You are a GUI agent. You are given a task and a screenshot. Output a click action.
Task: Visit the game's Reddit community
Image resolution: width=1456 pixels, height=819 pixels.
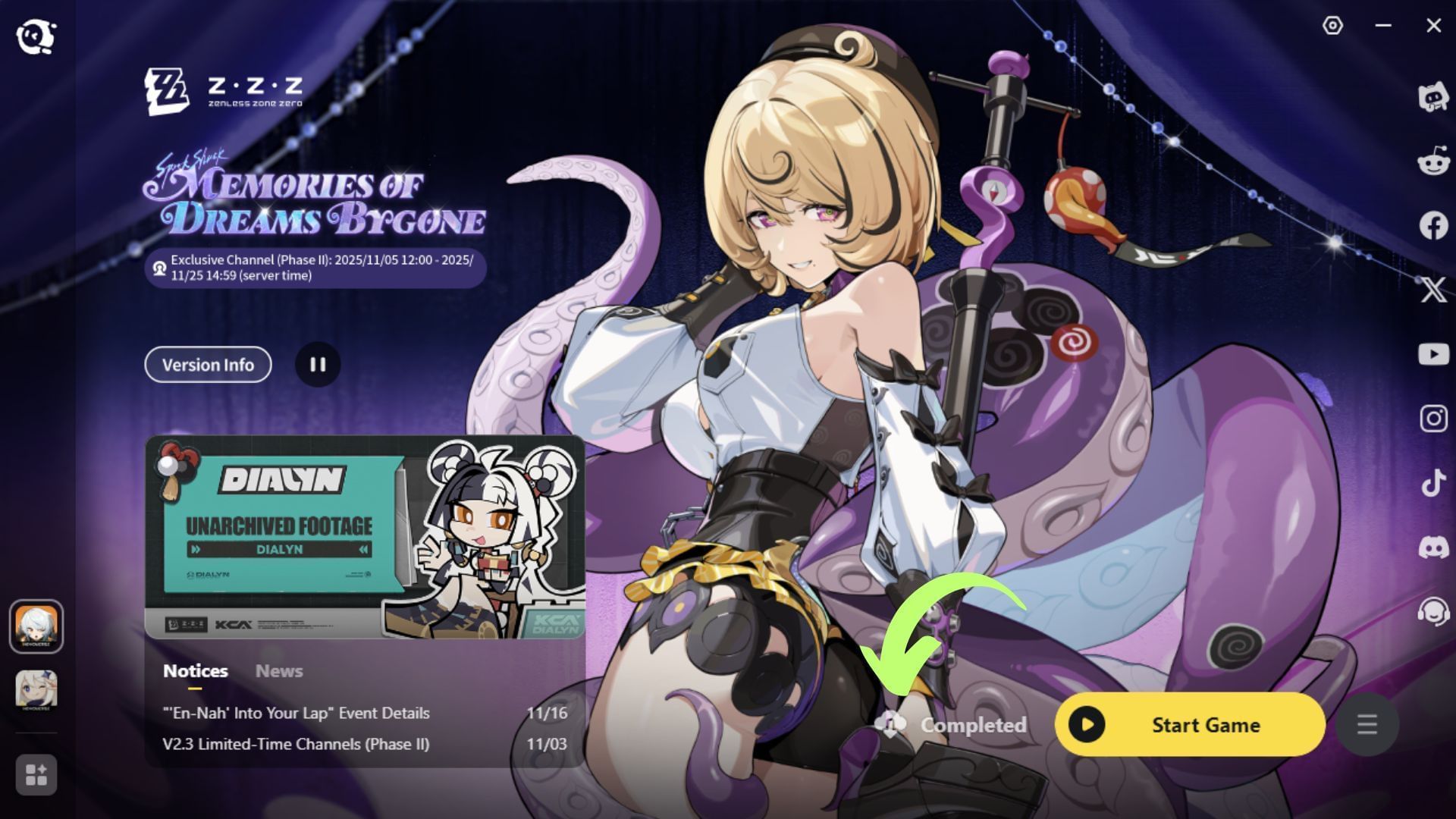click(1432, 164)
